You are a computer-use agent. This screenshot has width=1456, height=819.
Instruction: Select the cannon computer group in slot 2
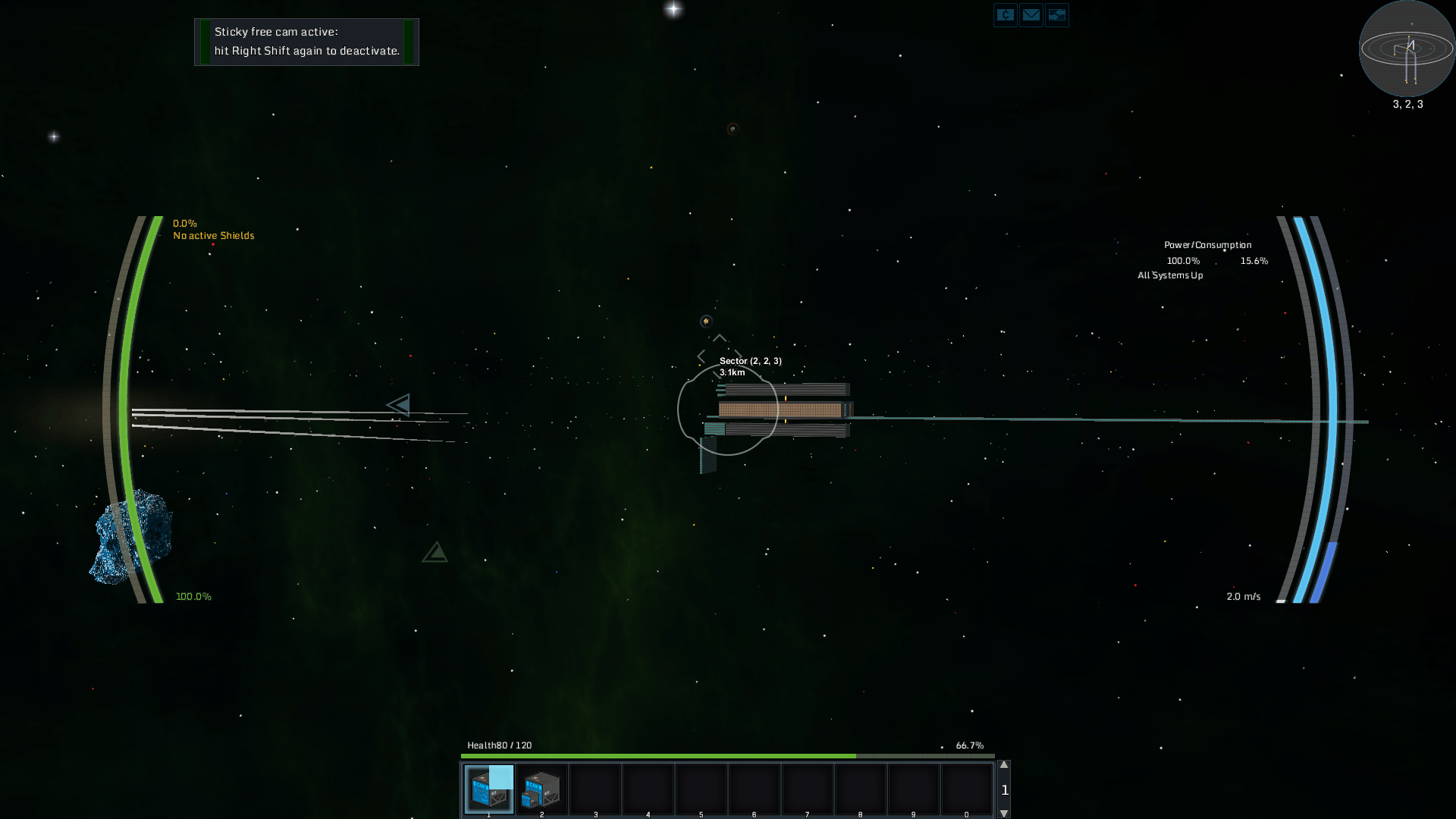pos(541,788)
